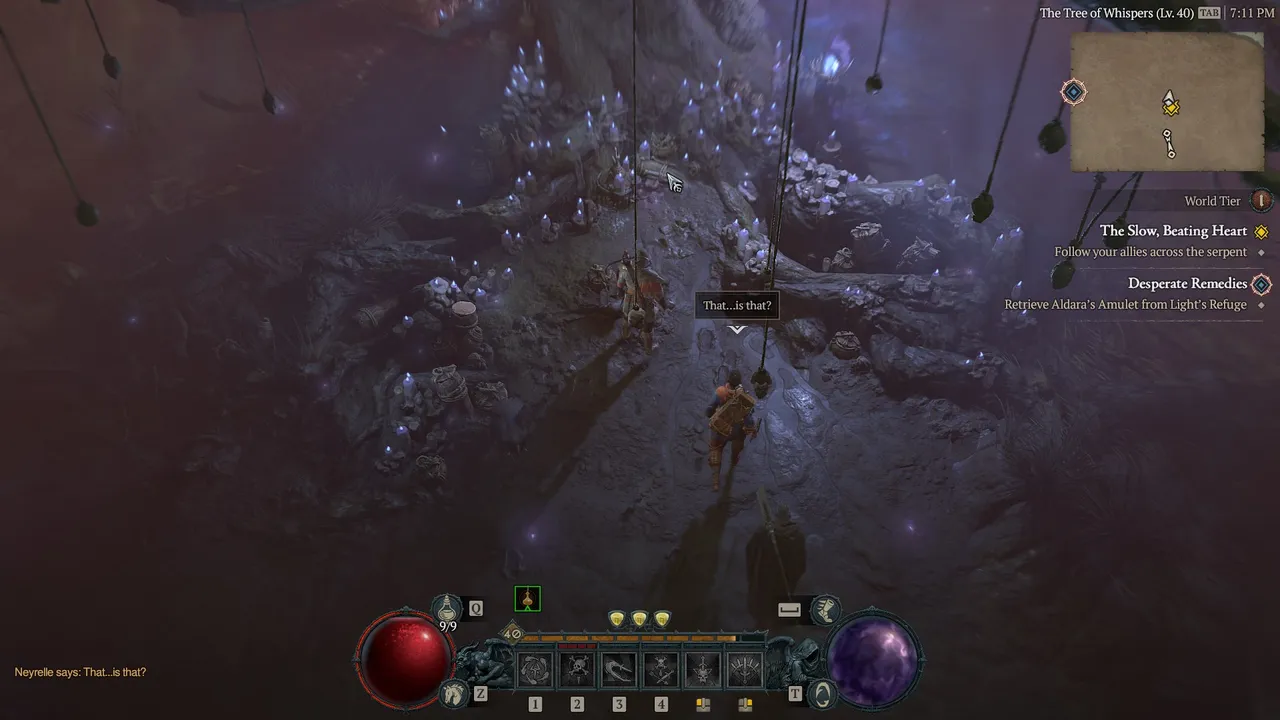This screenshot has width=1280, height=720.
Task: Cast the skull skill in slot 2
Action: [577, 669]
